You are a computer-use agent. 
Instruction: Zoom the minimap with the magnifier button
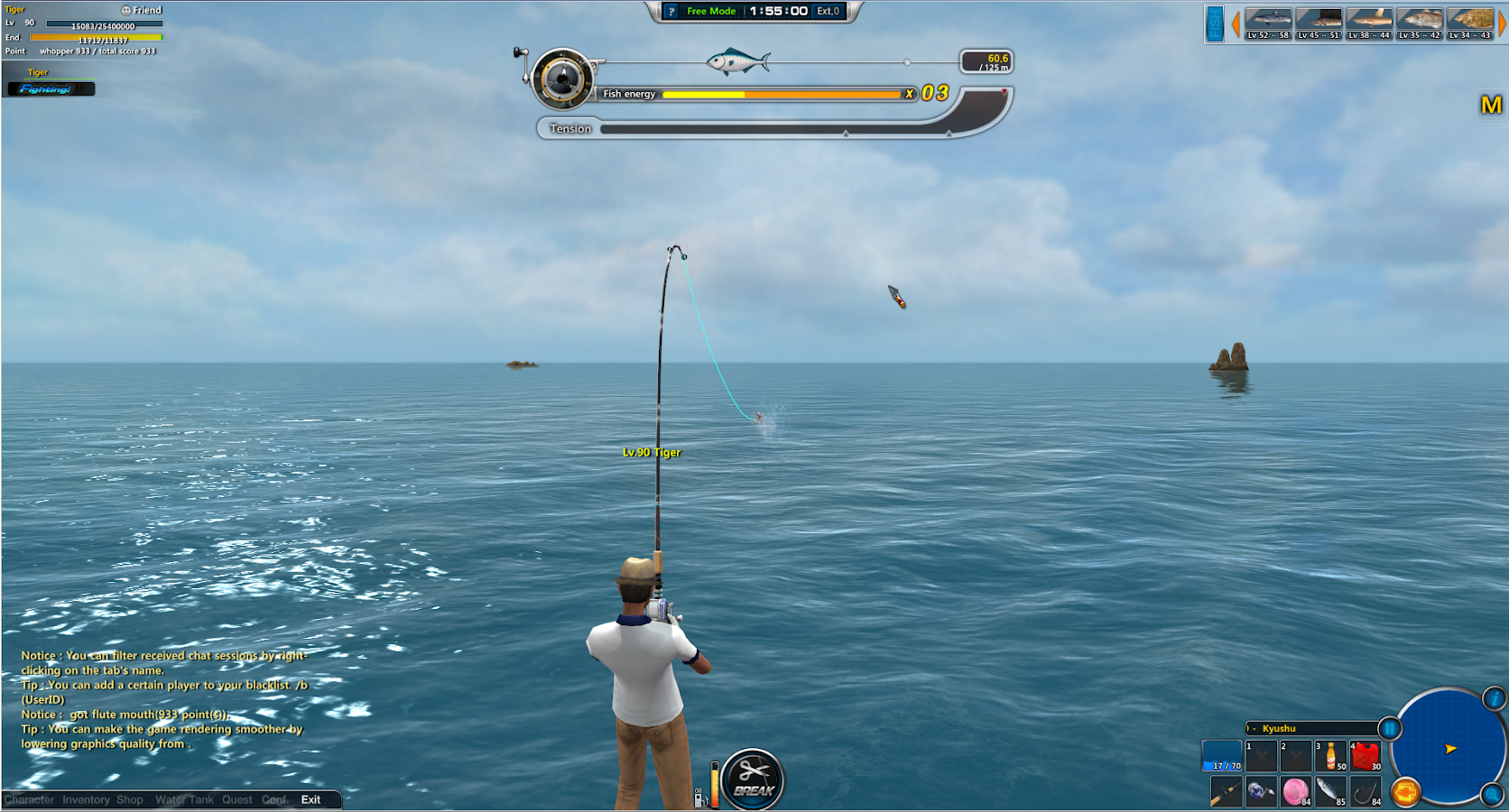pos(1493,795)
